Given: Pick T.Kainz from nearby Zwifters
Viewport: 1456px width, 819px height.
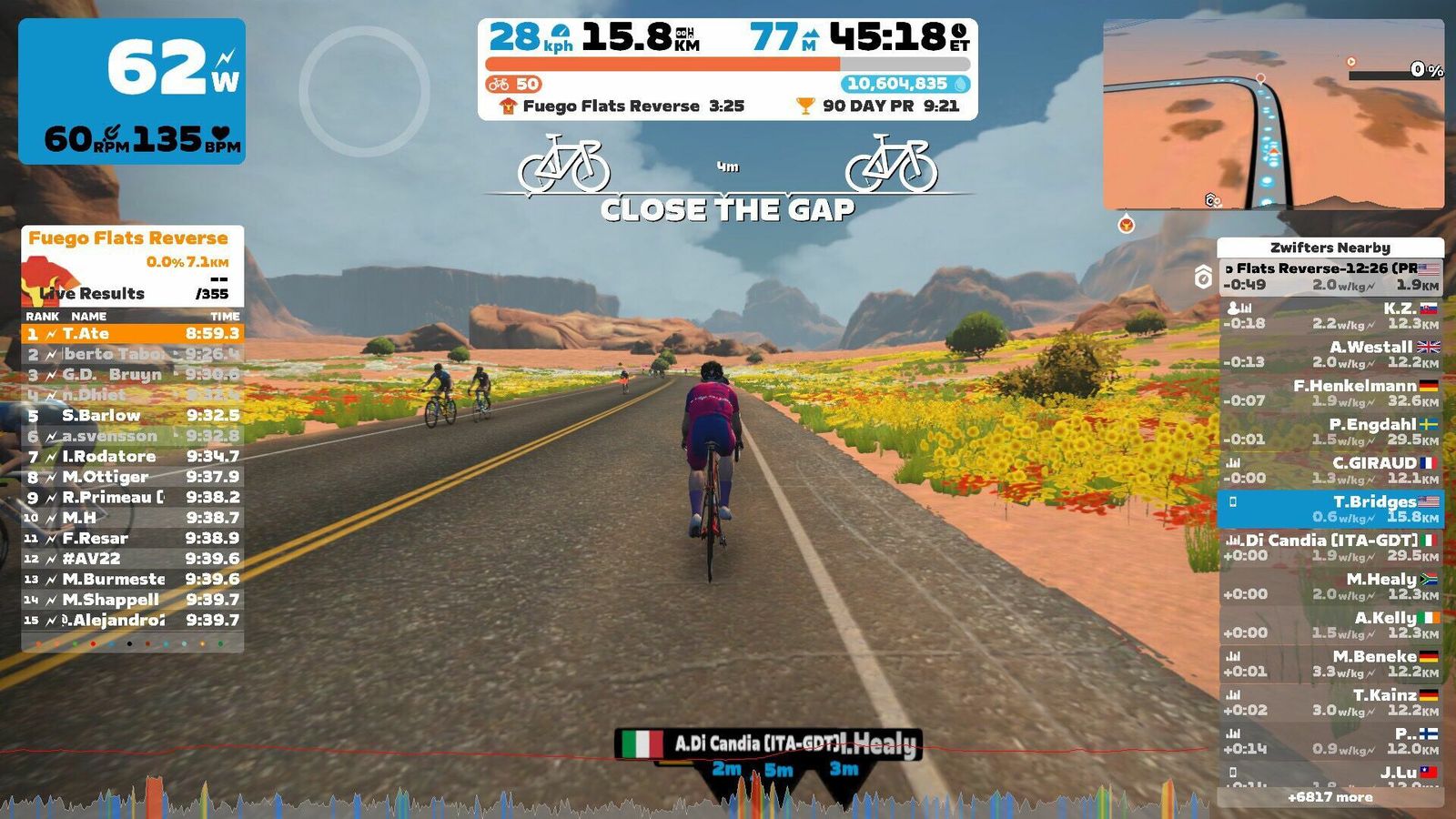Looking at the screenshot, I should 1330,703.
